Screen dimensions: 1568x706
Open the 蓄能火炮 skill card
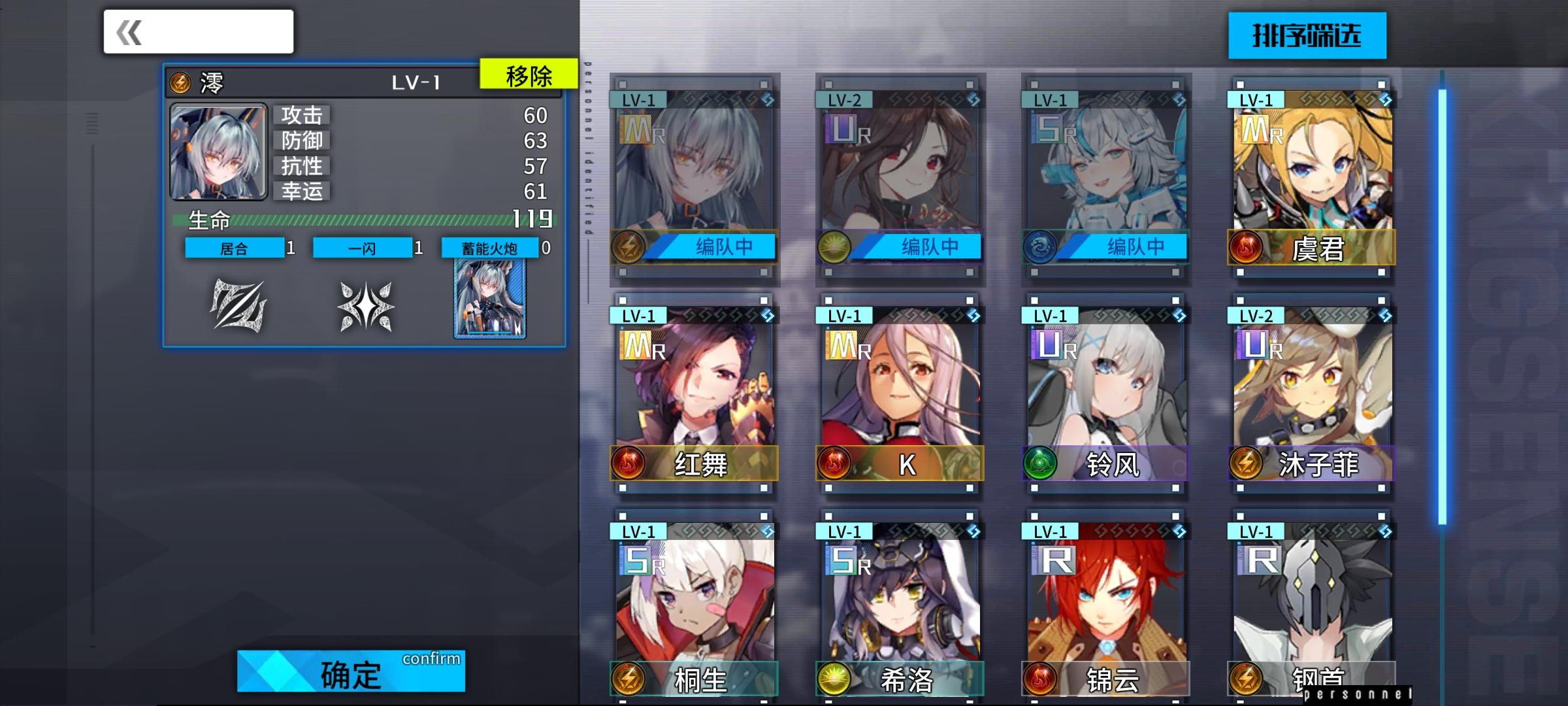[x=490, y=298]
